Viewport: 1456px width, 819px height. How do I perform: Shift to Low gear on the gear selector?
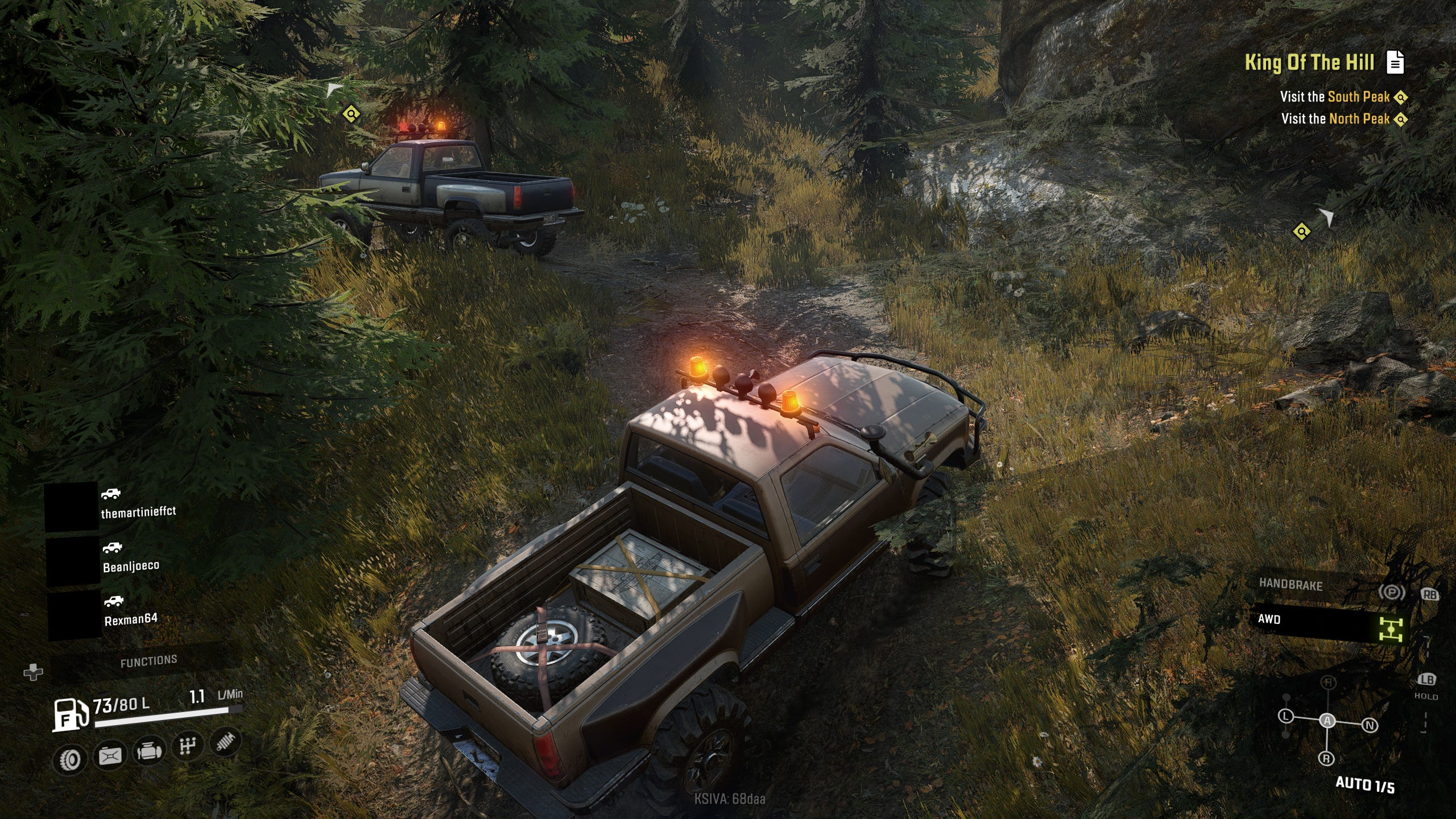click(x=1286, y=716)
